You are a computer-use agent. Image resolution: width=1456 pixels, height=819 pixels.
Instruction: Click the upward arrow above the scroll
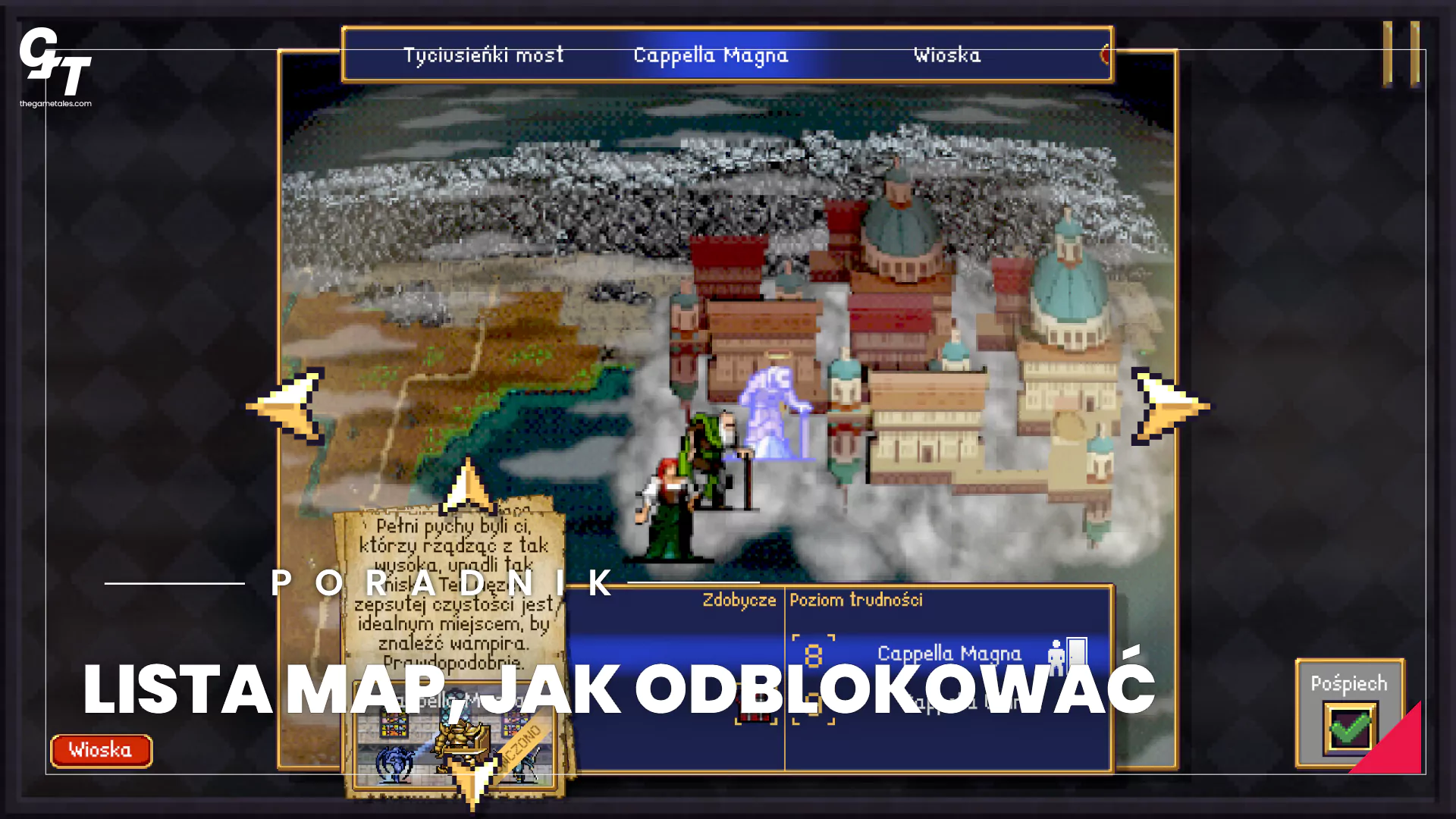point(468,490)
